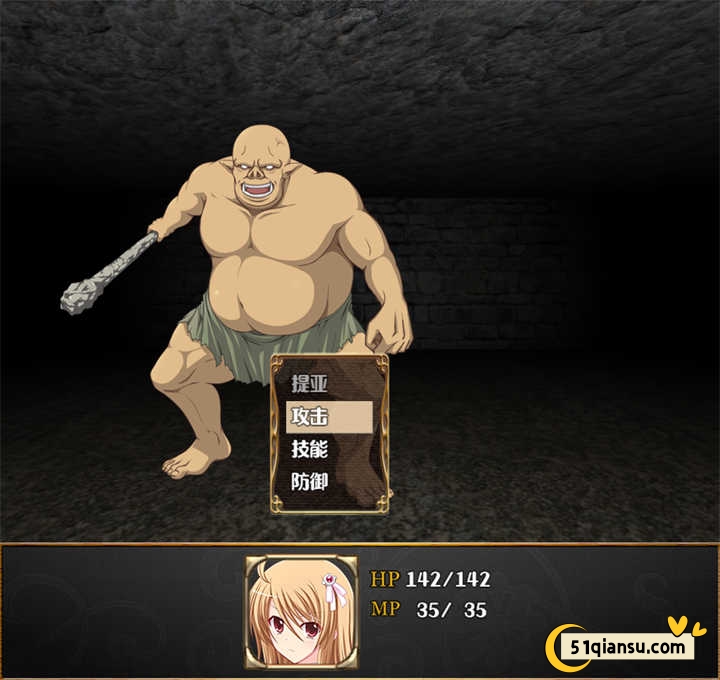Viewport: 720px width, 680px height.
Task: Open the 技能 skills command
Action: [329, 449]
